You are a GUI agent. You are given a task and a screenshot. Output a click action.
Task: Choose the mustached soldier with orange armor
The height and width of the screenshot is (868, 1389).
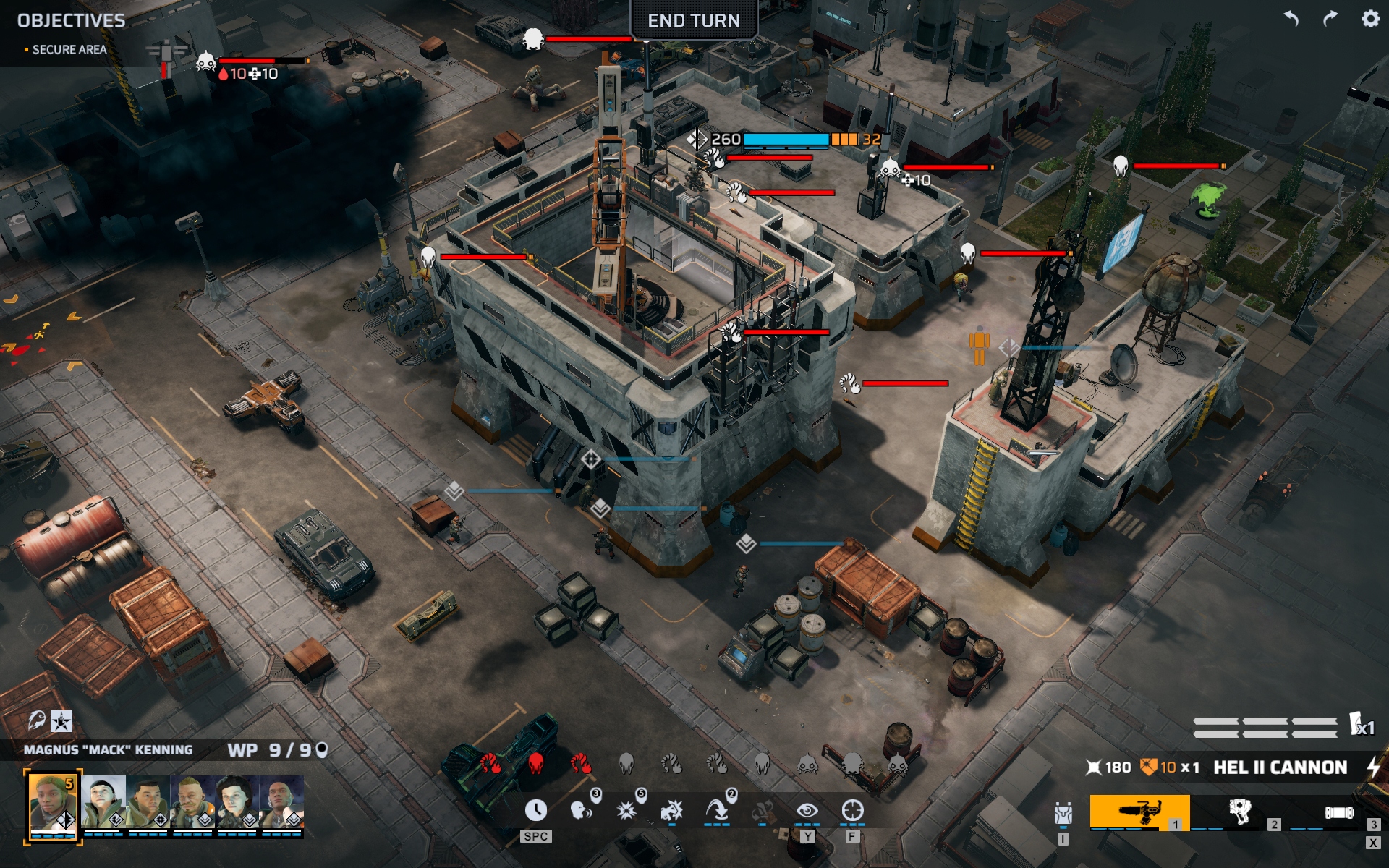[192, 801]
